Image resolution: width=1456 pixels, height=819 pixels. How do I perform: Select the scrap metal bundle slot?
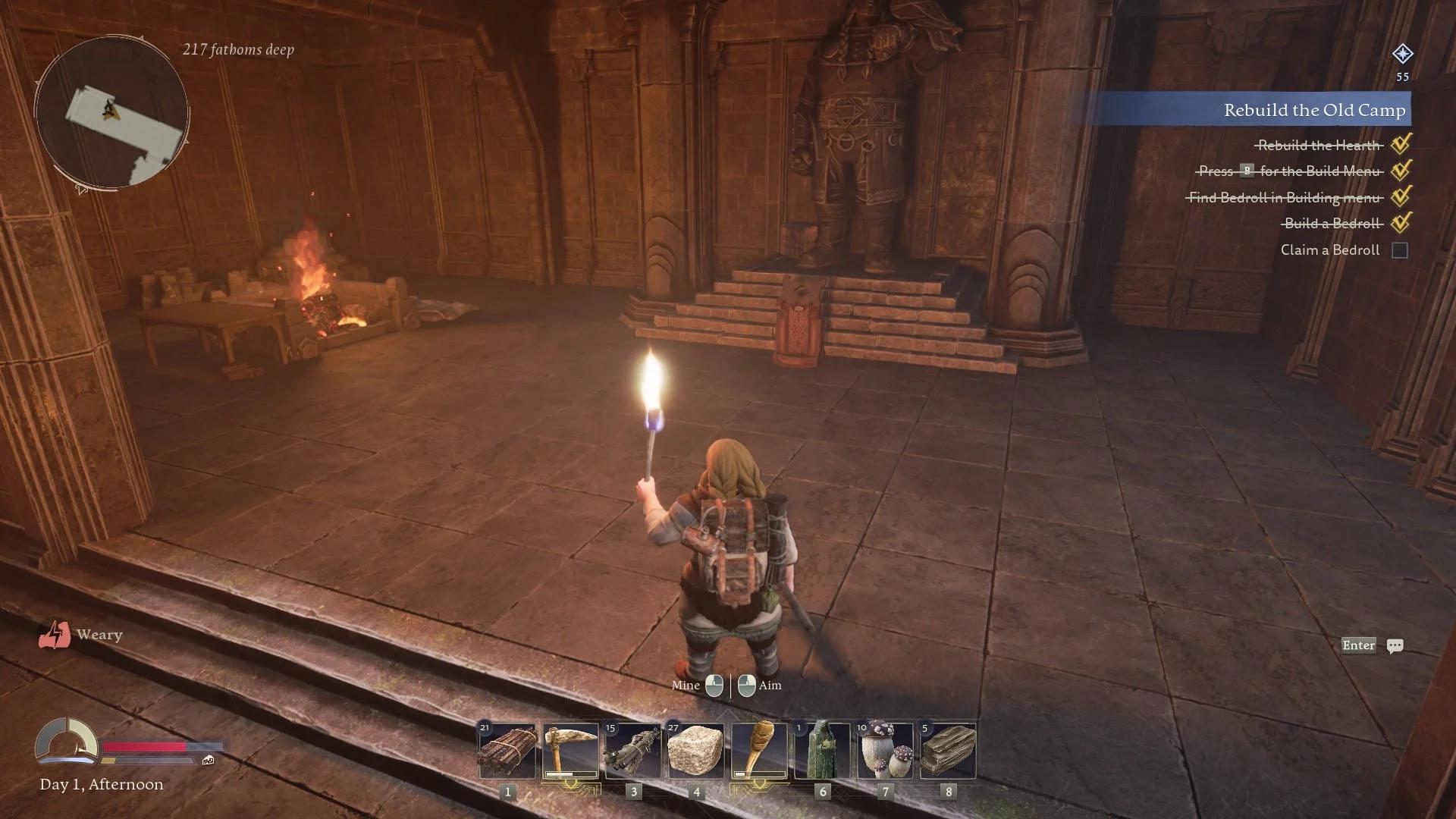tap(633, 752)
